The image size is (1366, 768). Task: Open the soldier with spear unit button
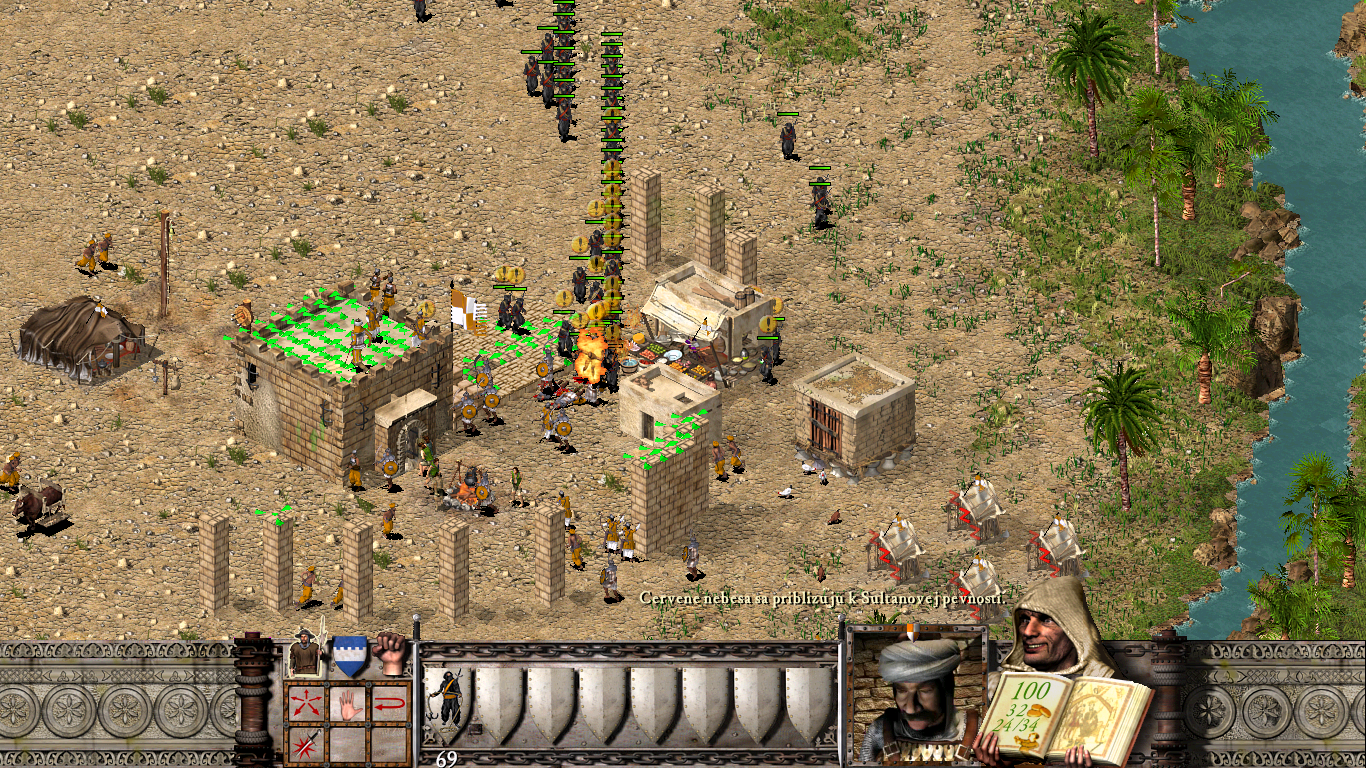[x=306, y=654]
